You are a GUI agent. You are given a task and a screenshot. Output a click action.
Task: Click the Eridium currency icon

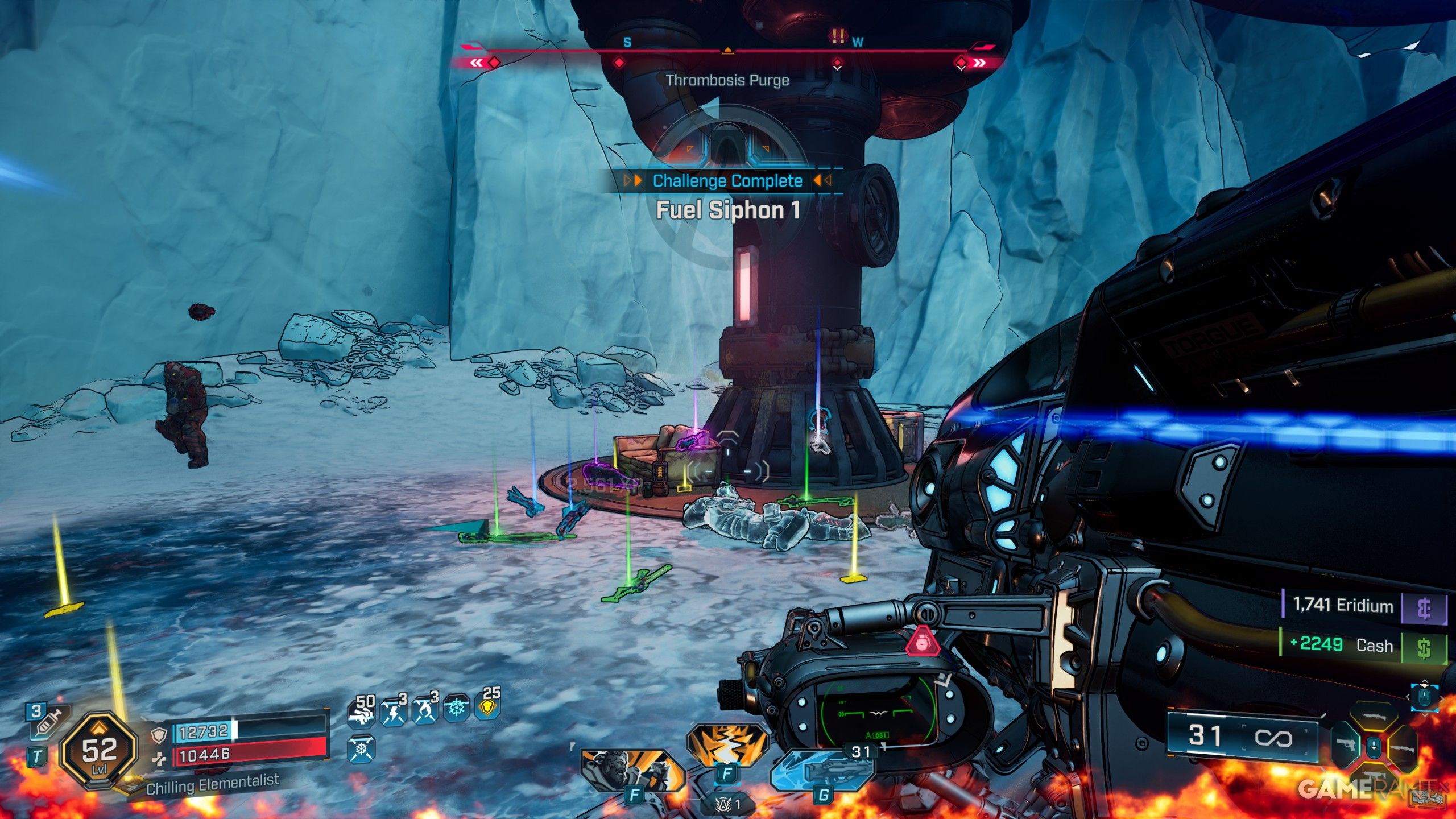[1424, 609]
